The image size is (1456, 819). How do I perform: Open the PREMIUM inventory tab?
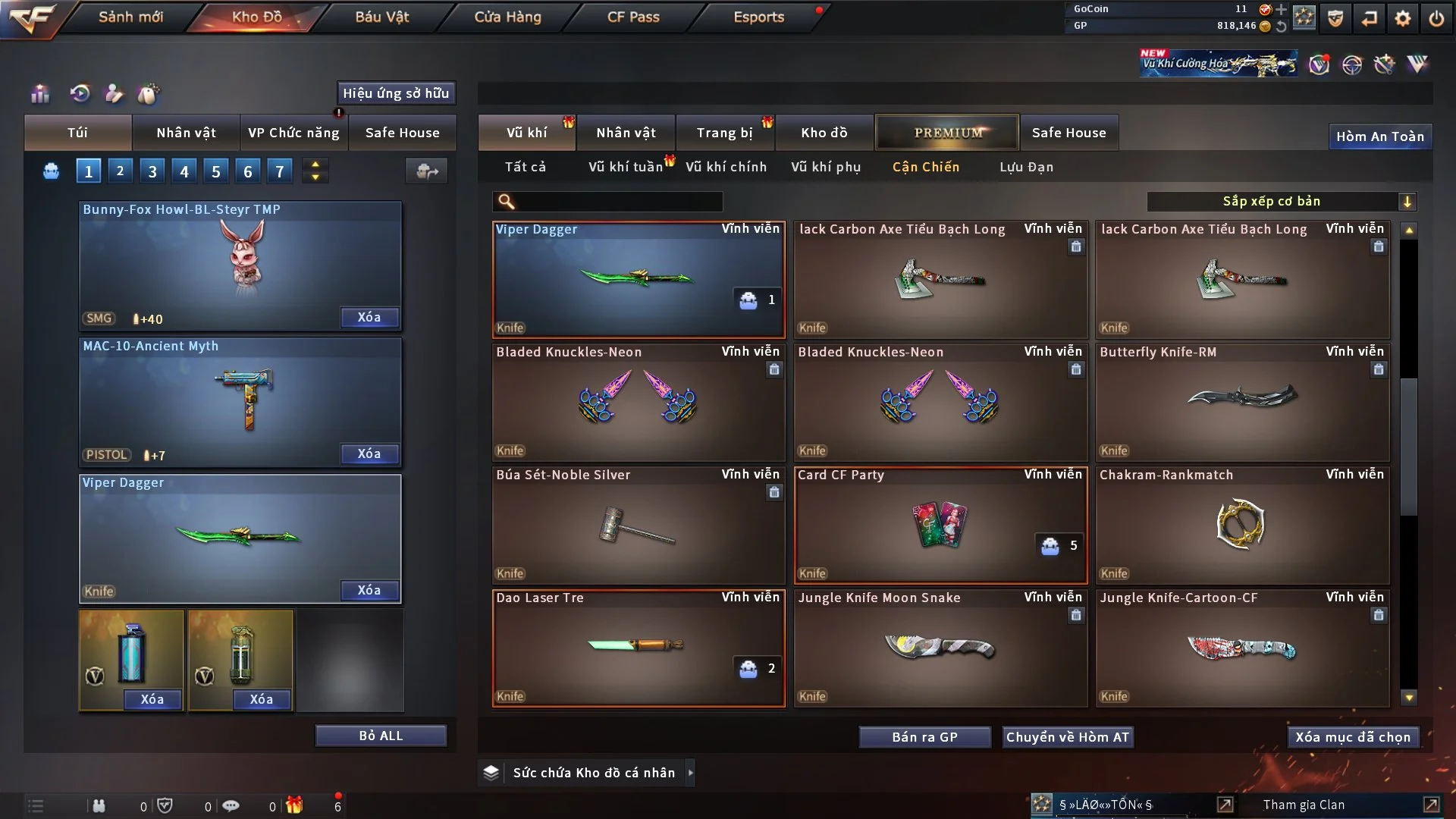pos(947,133)
